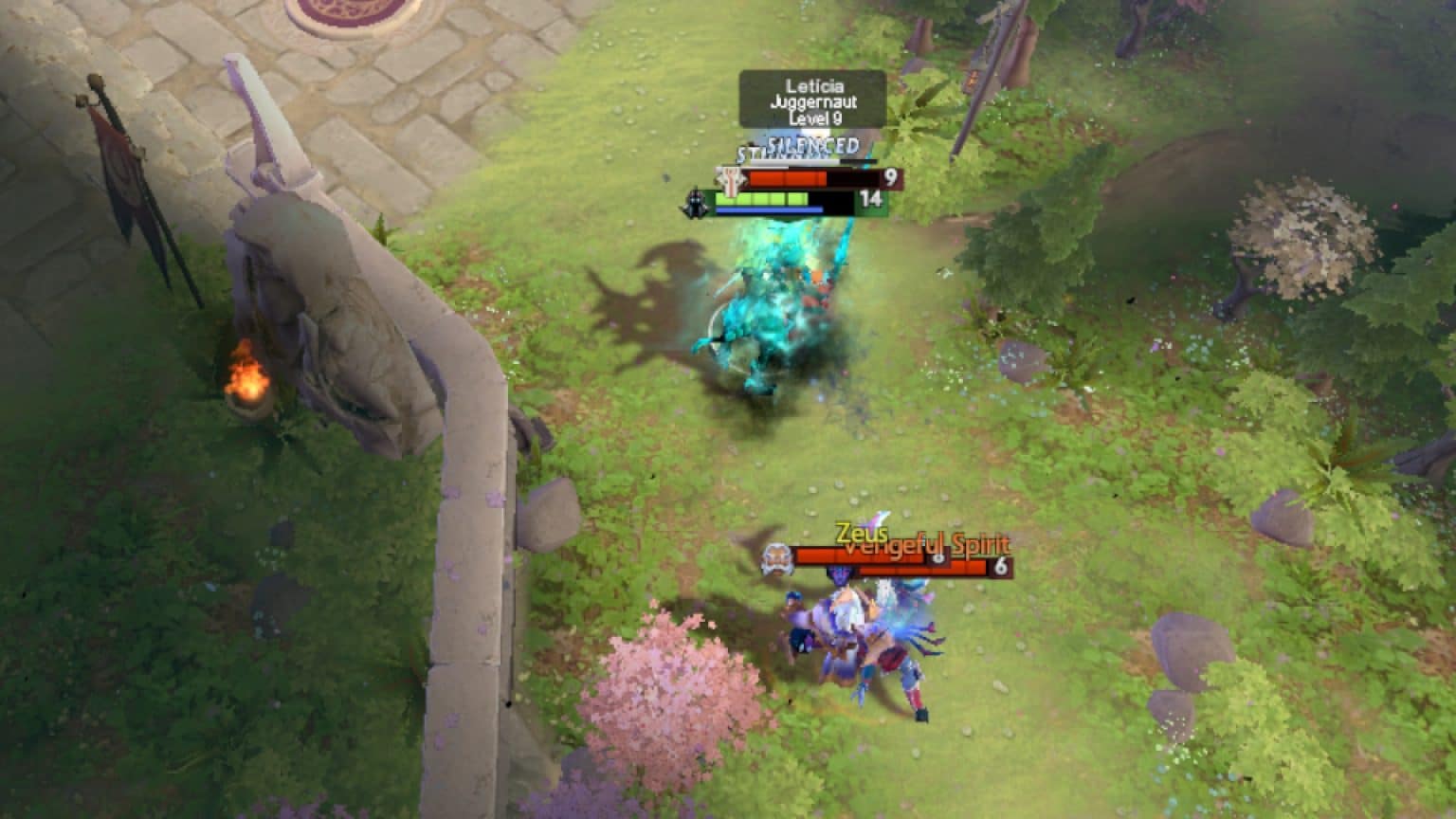The image size is (1456, 819).
Task: Click the burning torch flame near the statue
Action: click(248, 381)
